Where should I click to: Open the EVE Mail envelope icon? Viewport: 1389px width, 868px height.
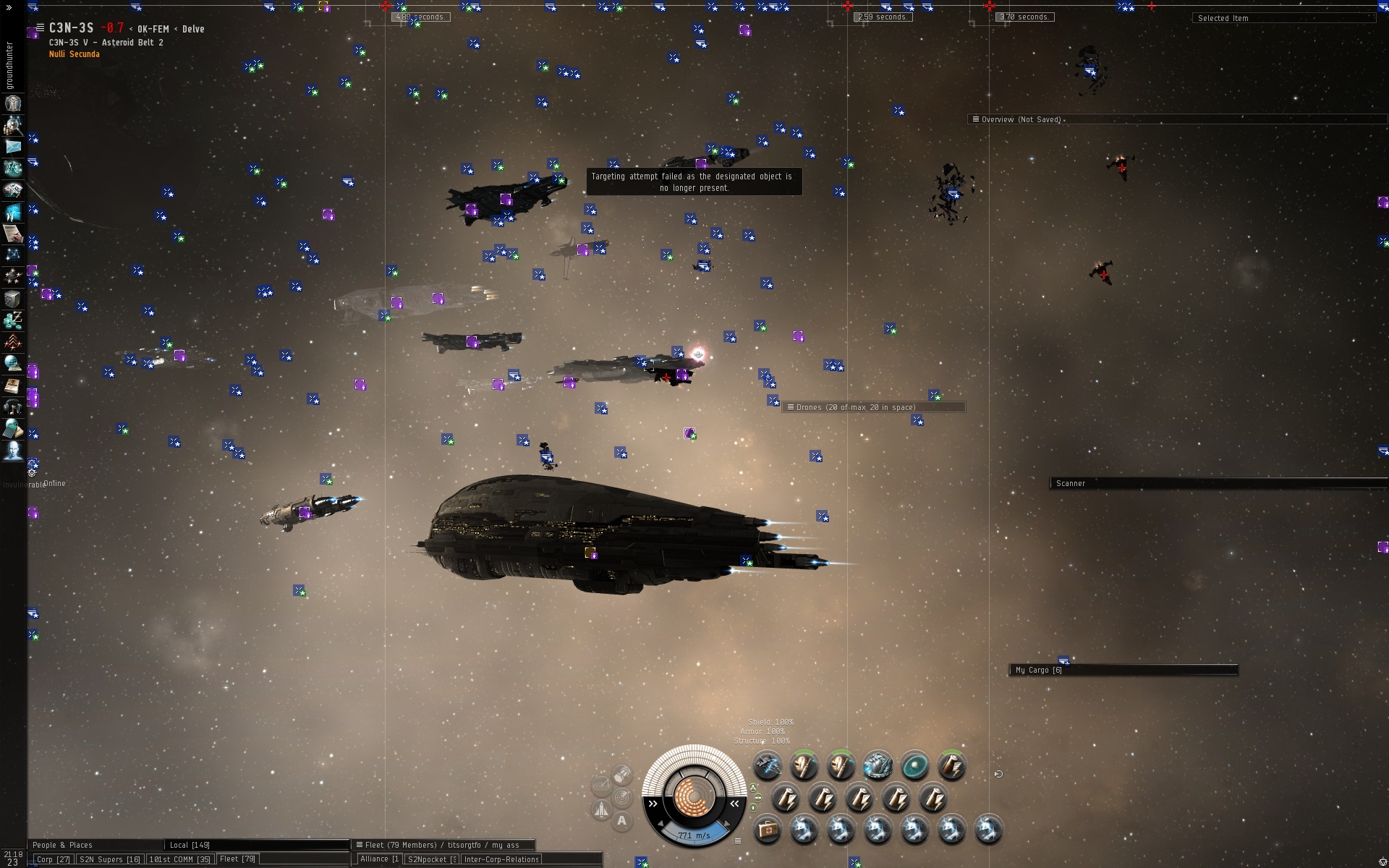click(13, 147)
